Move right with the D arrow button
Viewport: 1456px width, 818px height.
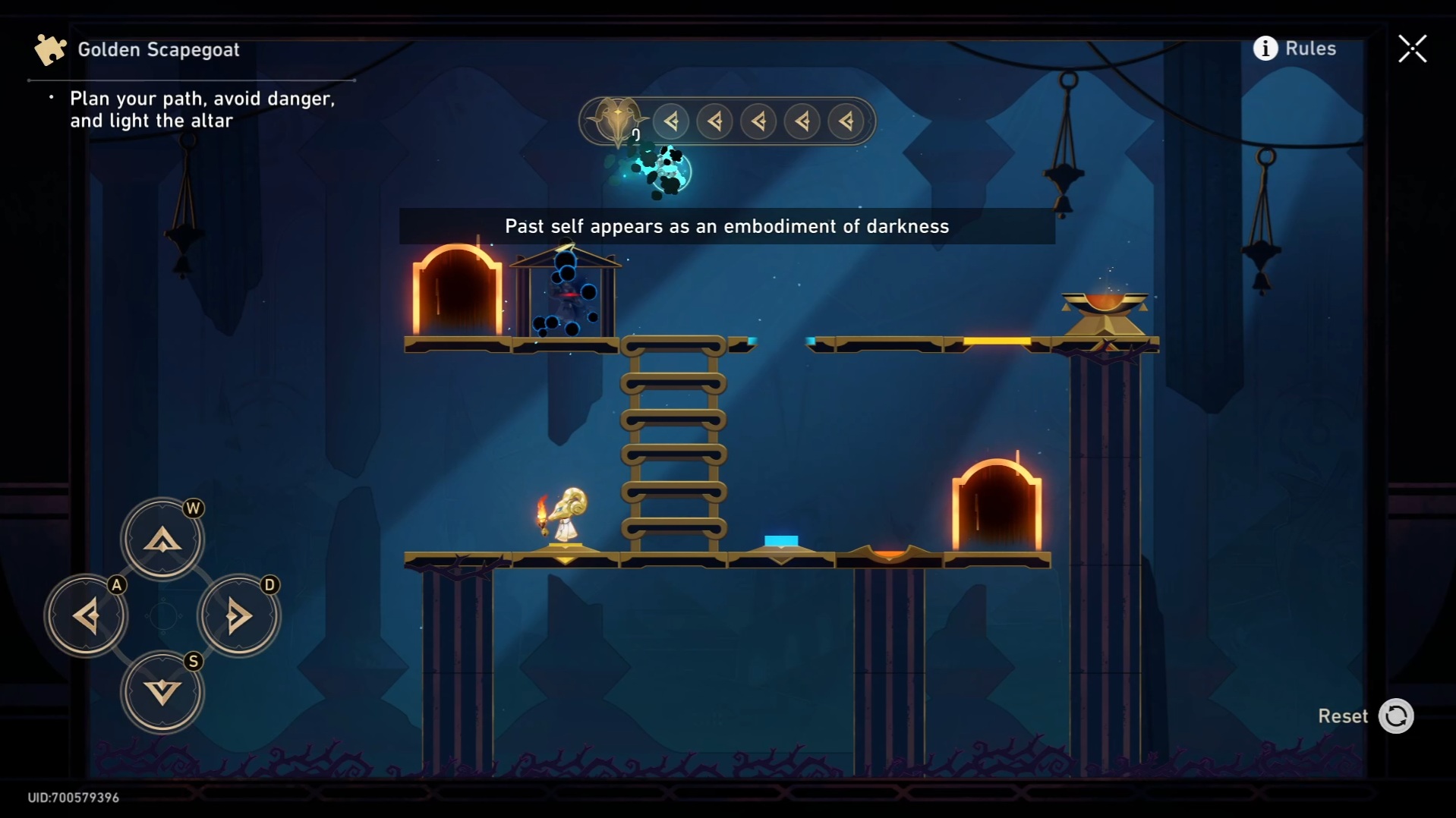coord(238,615)
